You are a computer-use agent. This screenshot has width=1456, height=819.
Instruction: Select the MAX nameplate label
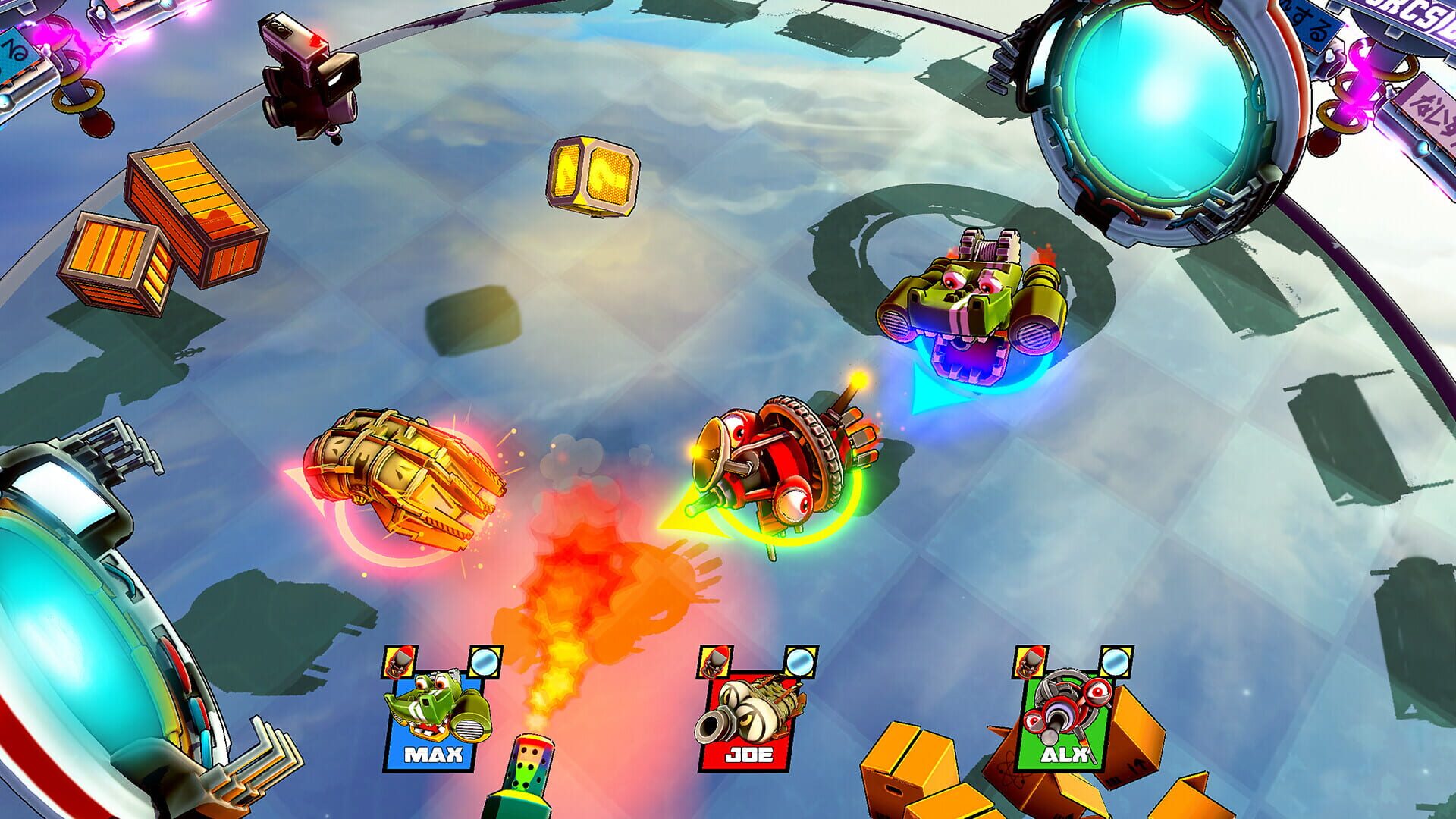[435, 755]
